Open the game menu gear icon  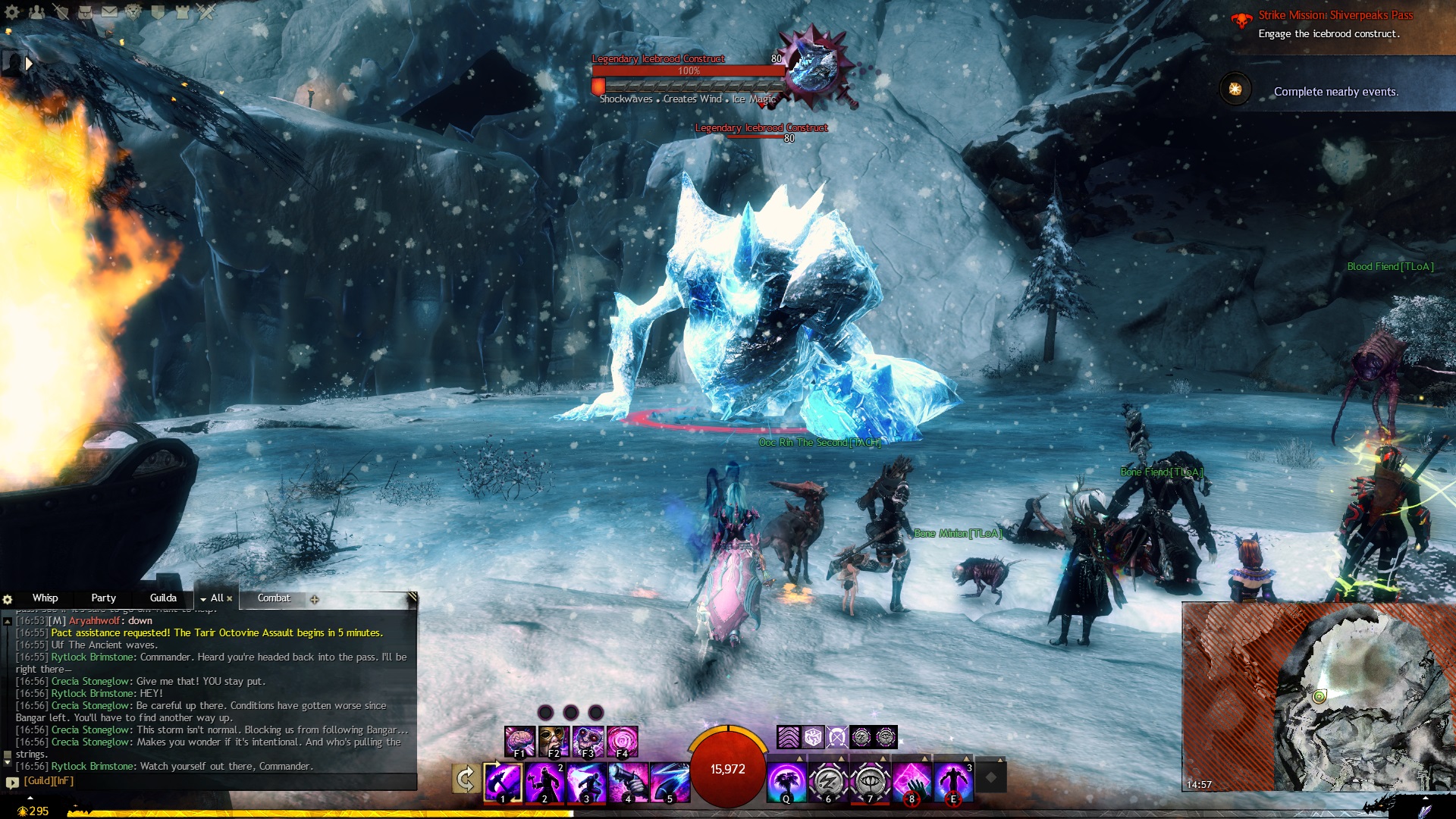click(12, 12)
